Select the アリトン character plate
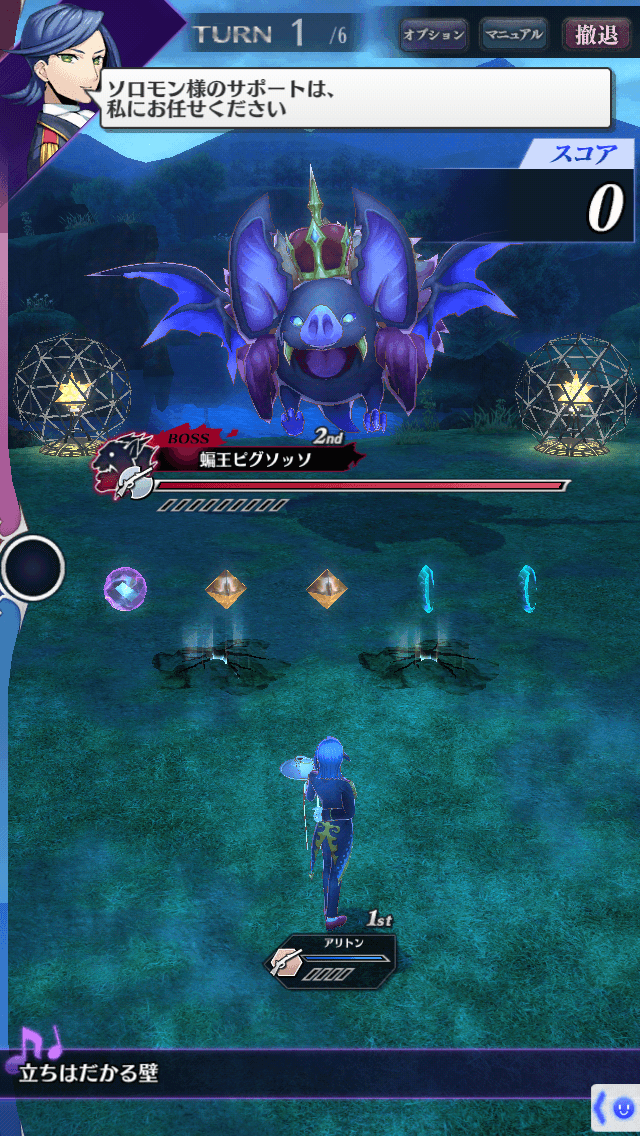The width and height of the screenshot is (640, 1136). point(333,958)
